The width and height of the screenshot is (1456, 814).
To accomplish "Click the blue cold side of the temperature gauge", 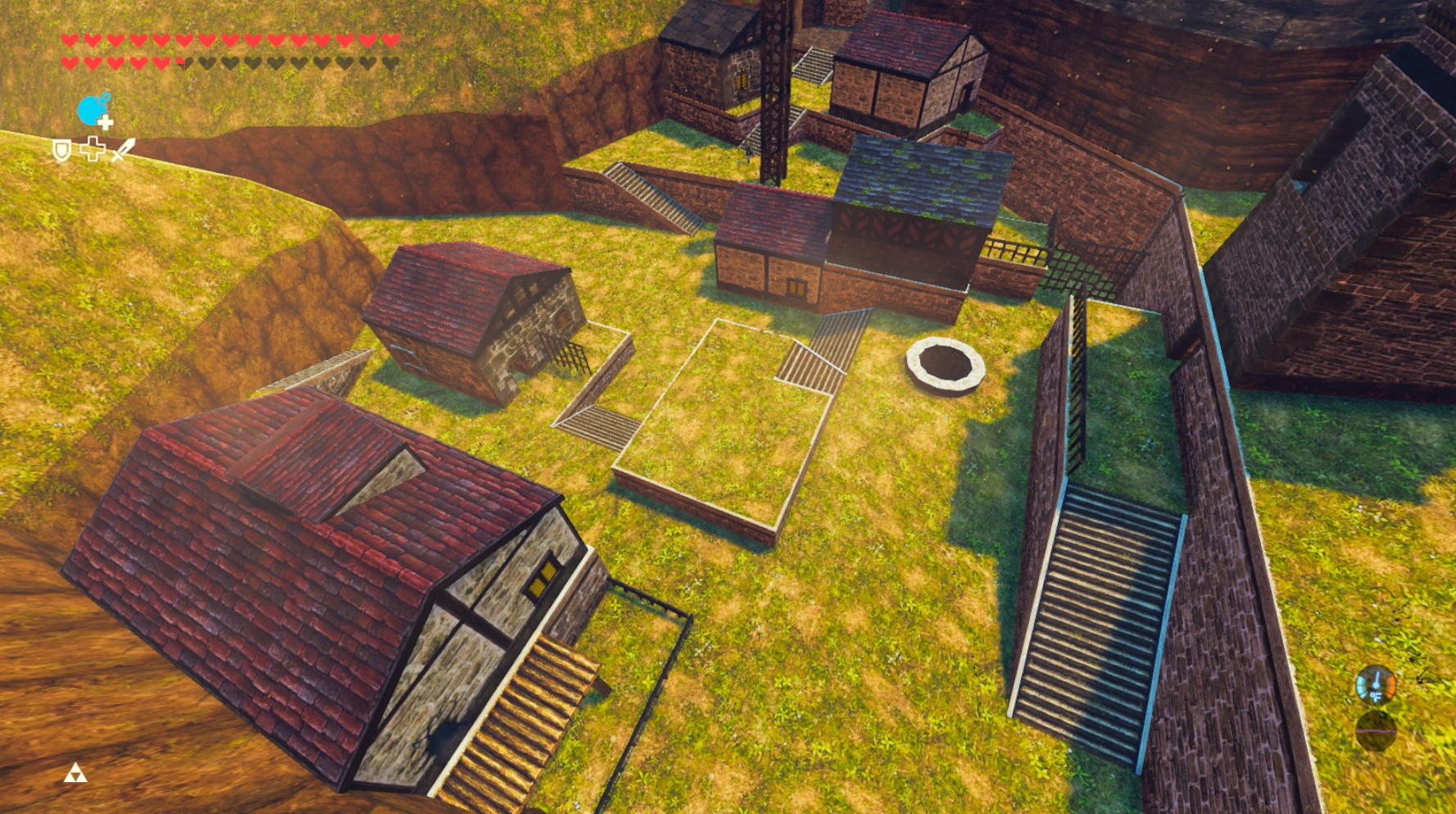I will (1363, 685).
